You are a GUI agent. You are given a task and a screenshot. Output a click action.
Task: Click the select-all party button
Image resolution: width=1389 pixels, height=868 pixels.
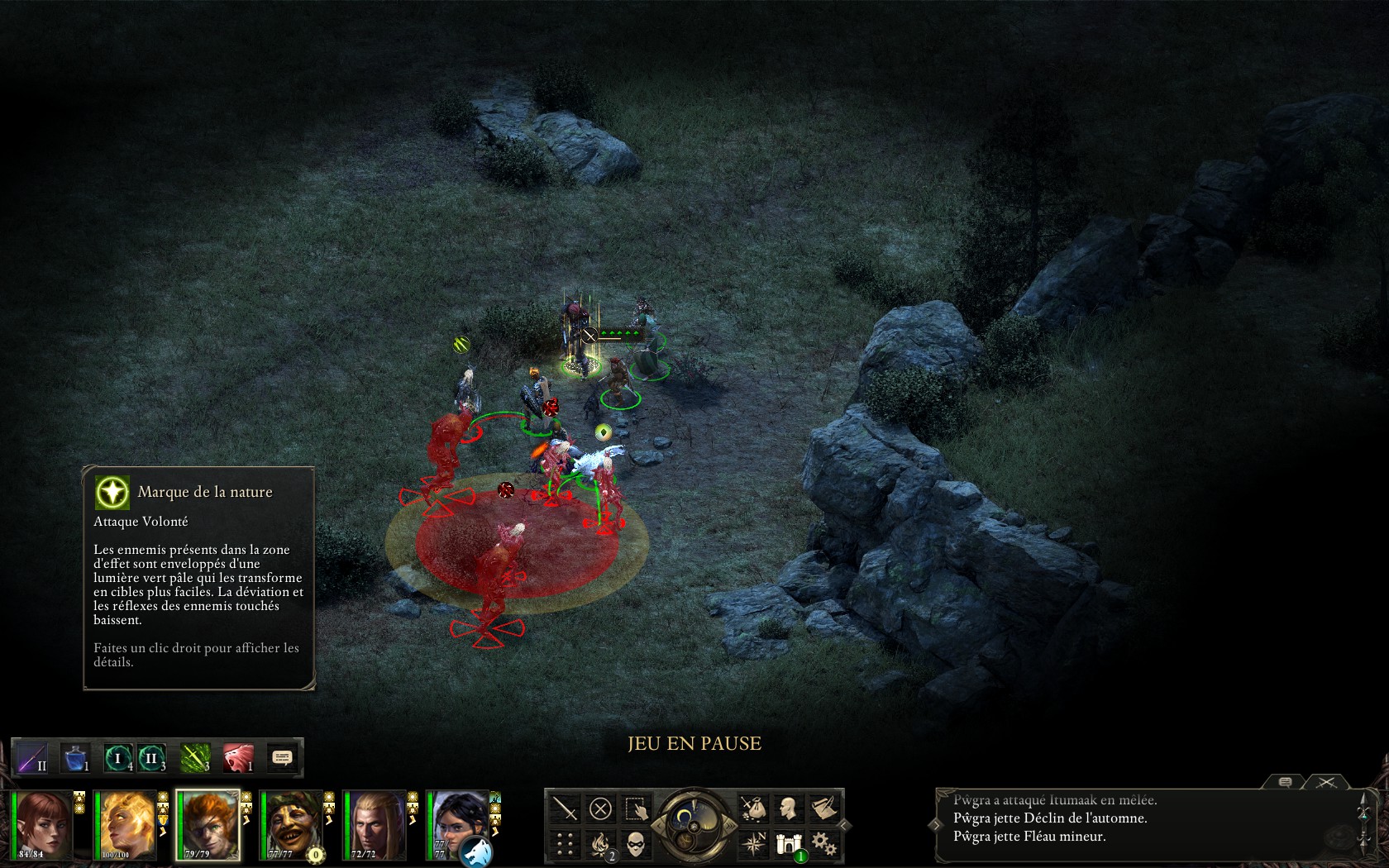pyautogui.click(x=637, y=808)
